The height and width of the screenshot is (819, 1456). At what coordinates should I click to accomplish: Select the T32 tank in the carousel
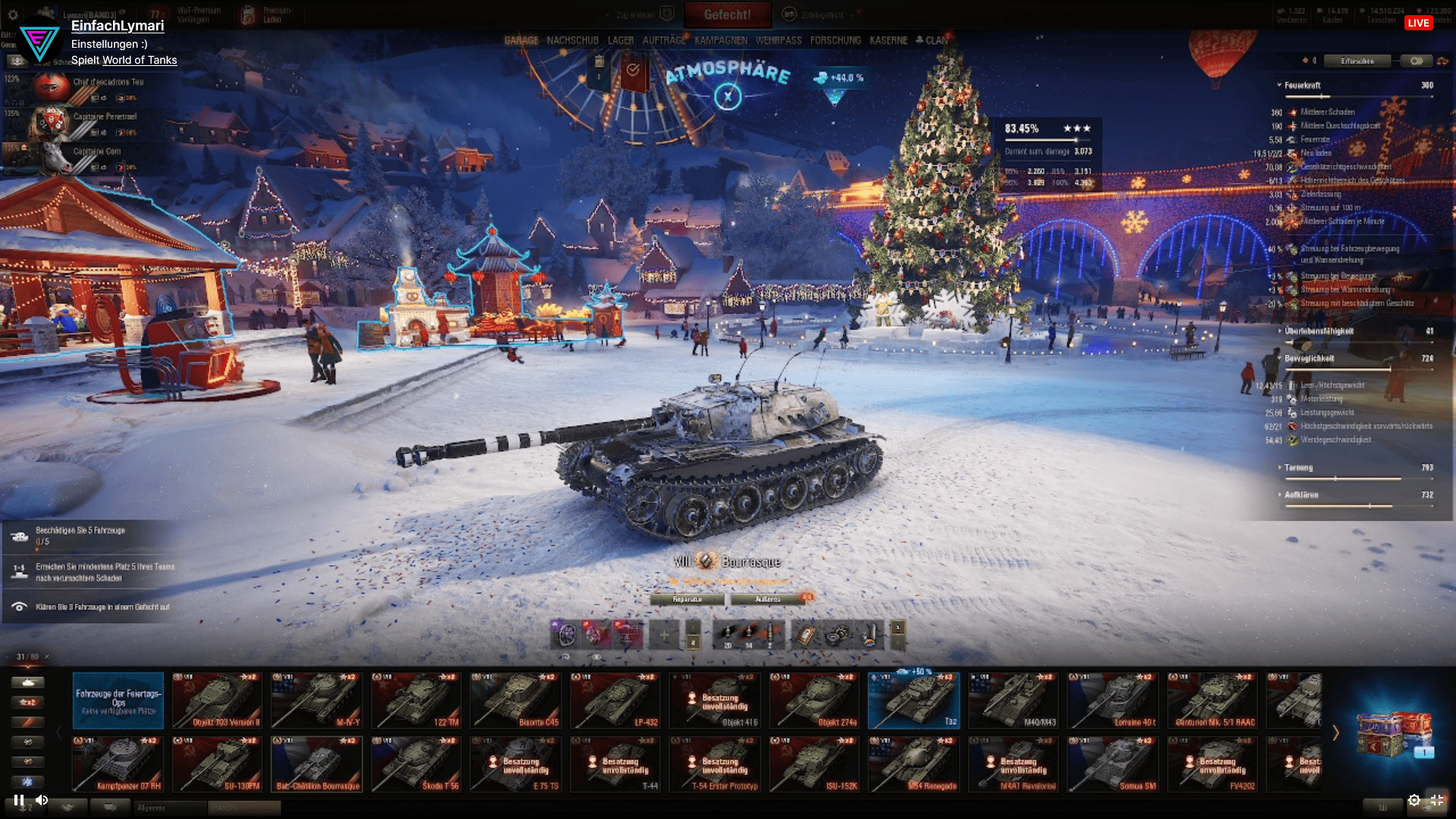pyautogui.click(x=913, y=700)
